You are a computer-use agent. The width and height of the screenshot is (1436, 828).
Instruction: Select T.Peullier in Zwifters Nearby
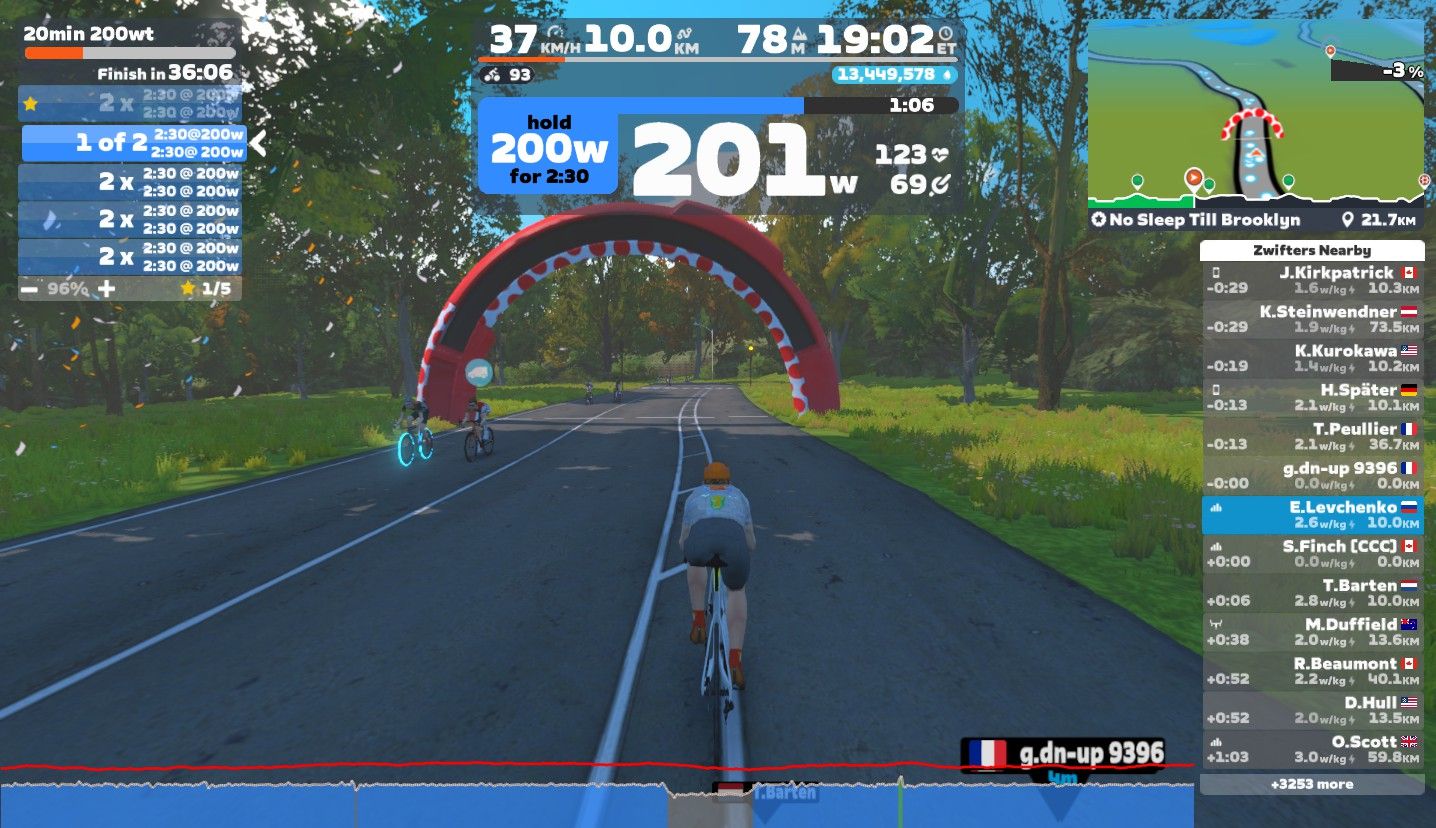point(1311,437)
